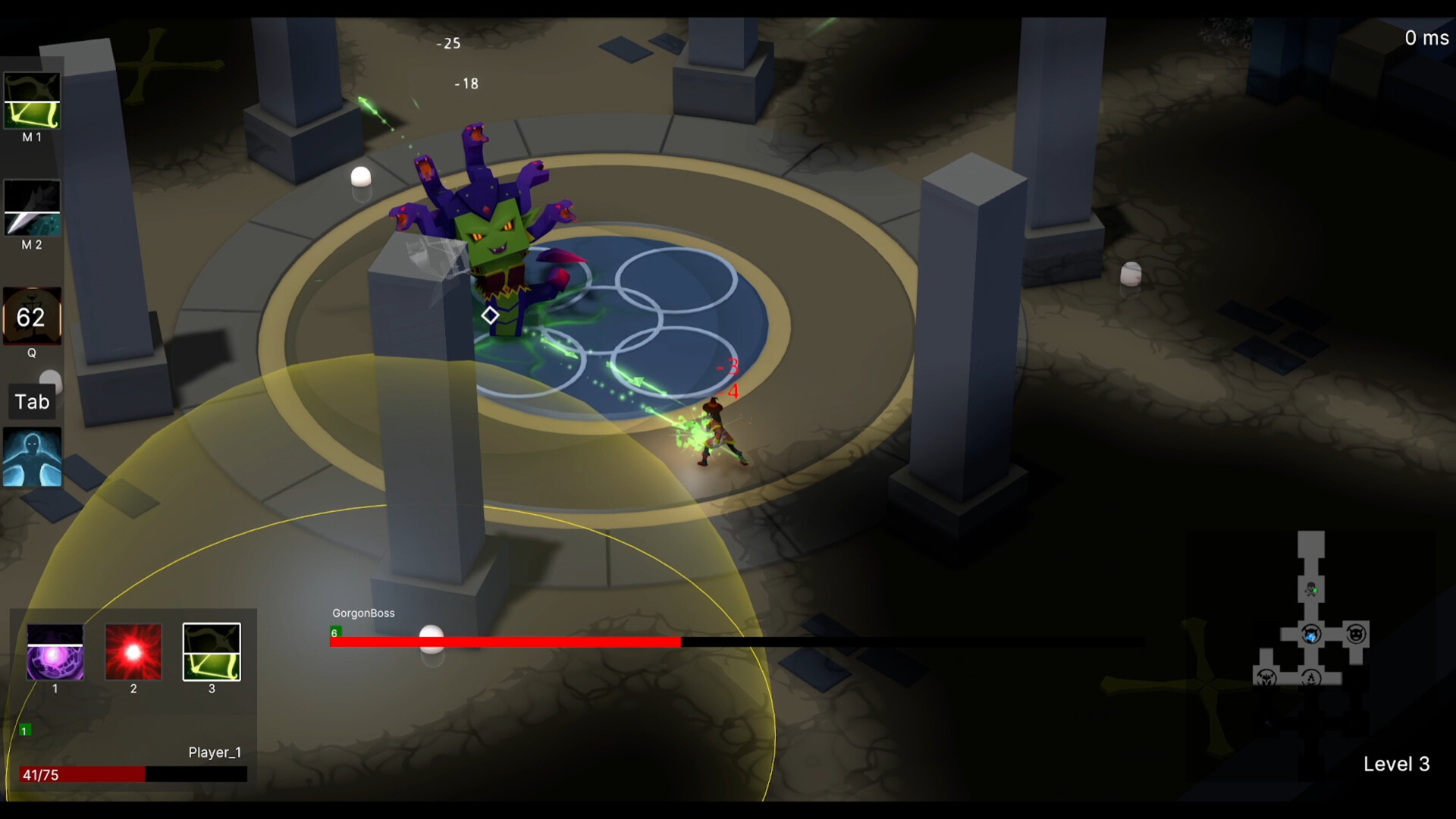Click the bat room icon on the minimap
The image size is (1456, 819).
pyautogui.click(x=1265, y=679)
